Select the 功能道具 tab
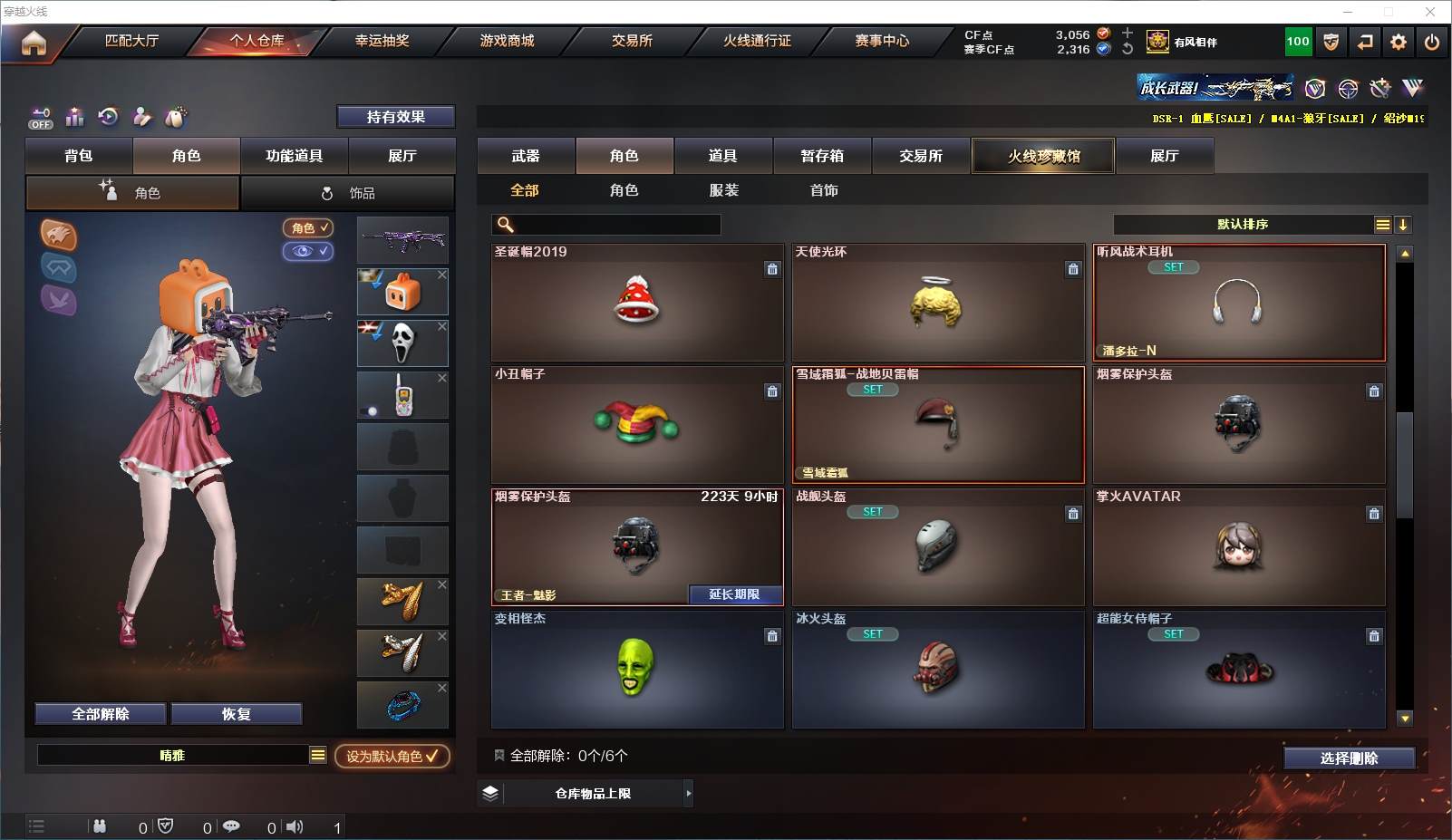Screen dimensions: 1452x840 294,156
